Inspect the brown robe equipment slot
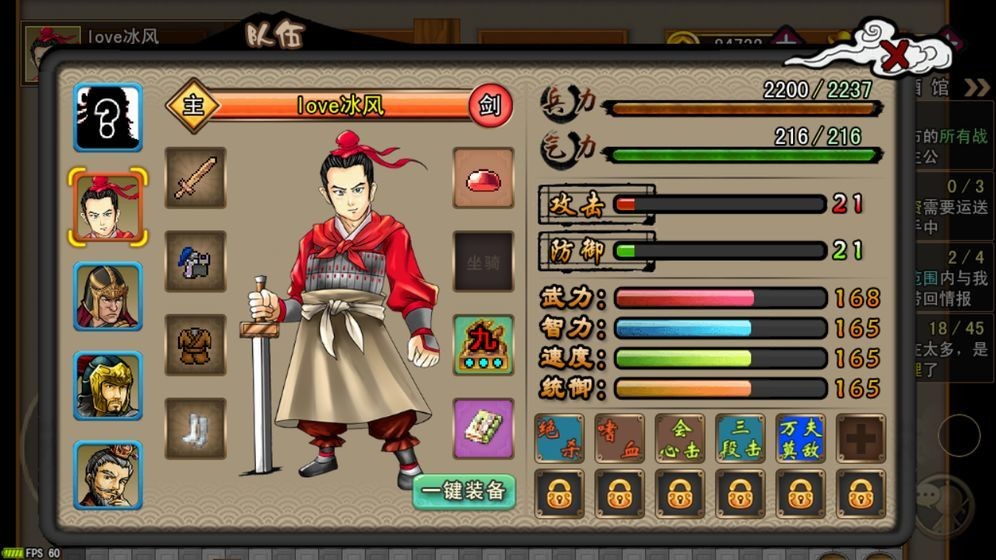This screenshot has width=996, height=560. 195,345
